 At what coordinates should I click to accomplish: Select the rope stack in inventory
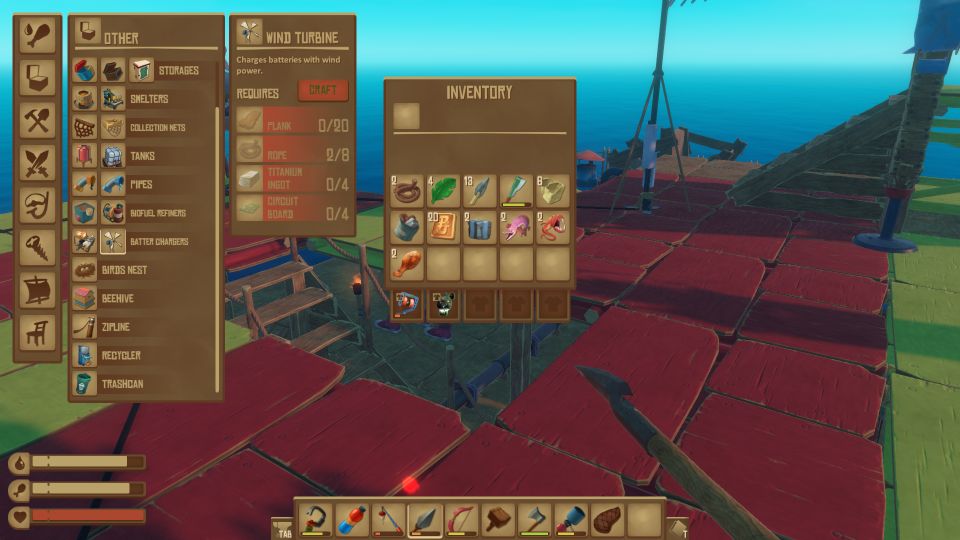407,191
